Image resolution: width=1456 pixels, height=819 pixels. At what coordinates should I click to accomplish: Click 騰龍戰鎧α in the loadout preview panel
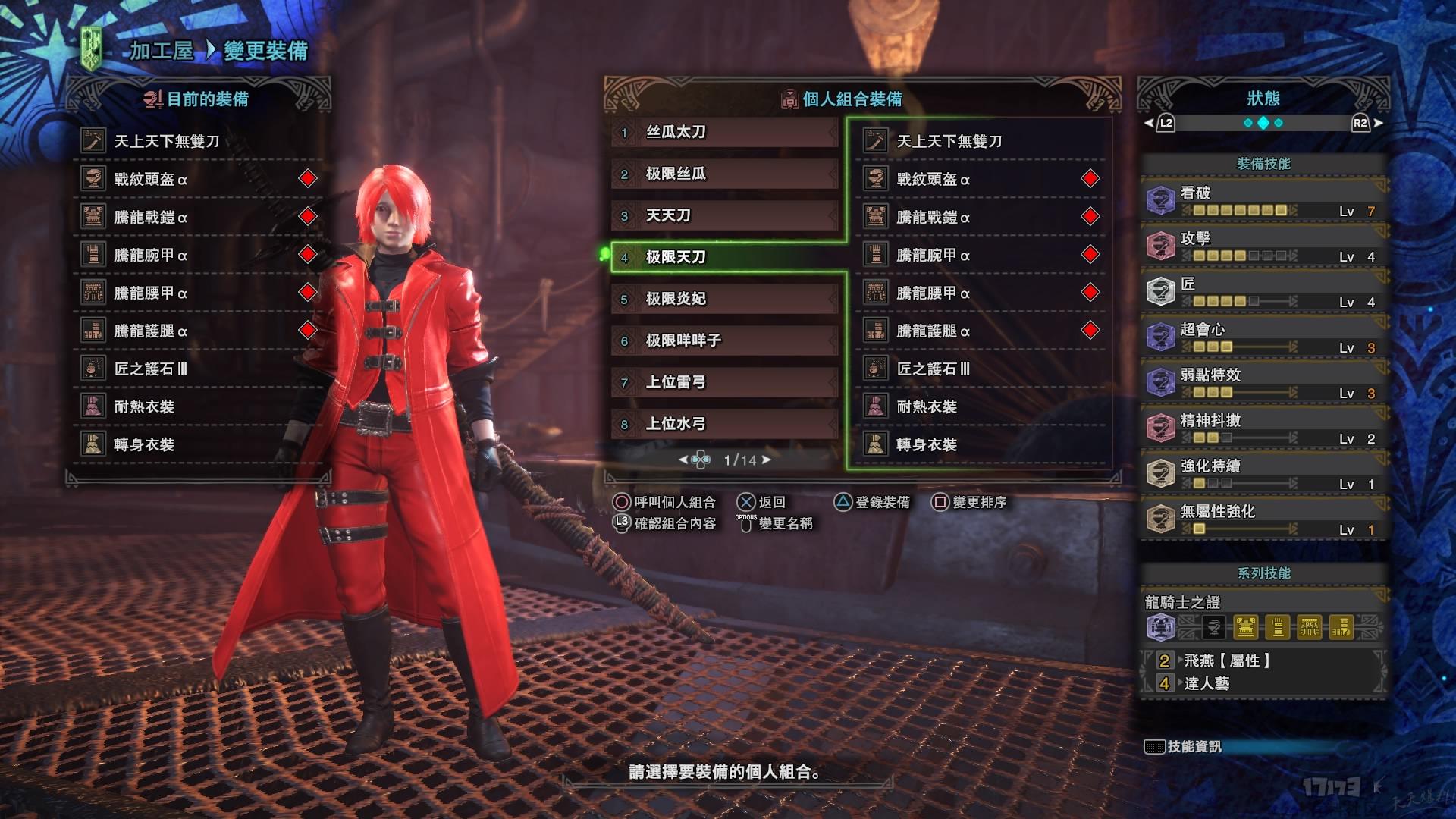[933, 217]
